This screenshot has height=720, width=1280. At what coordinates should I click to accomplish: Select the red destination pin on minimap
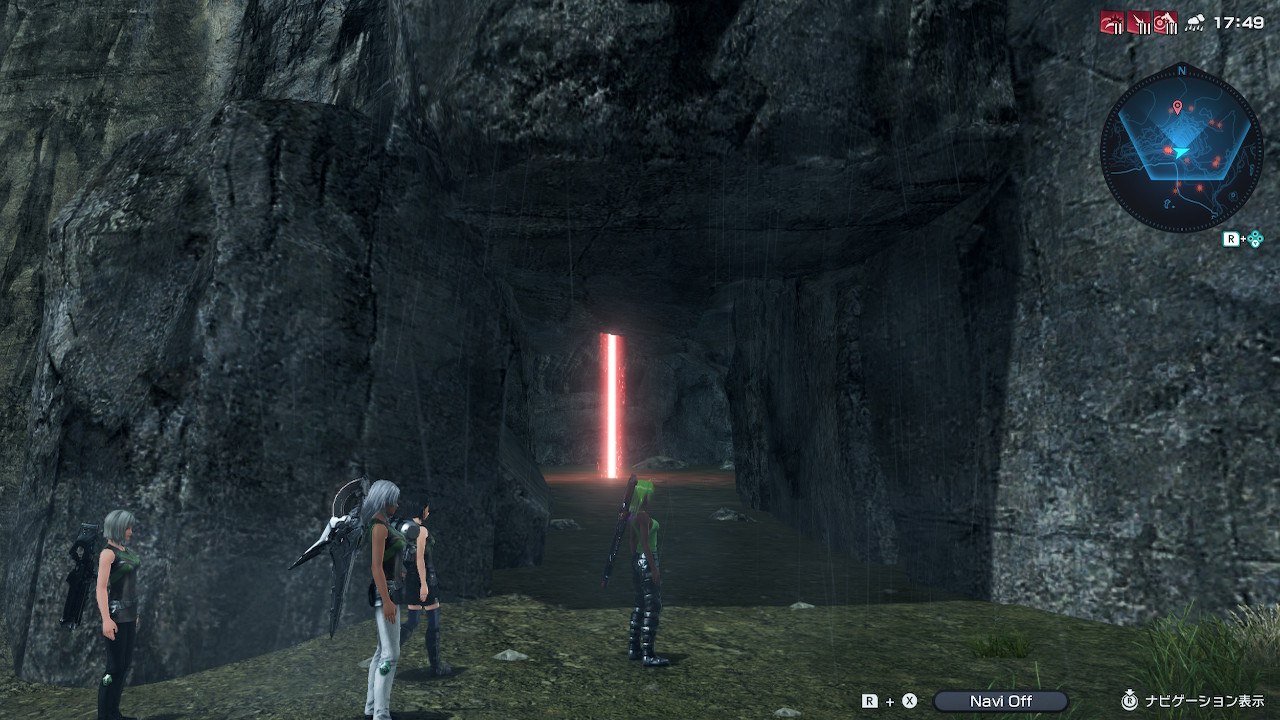[1177, 107]
